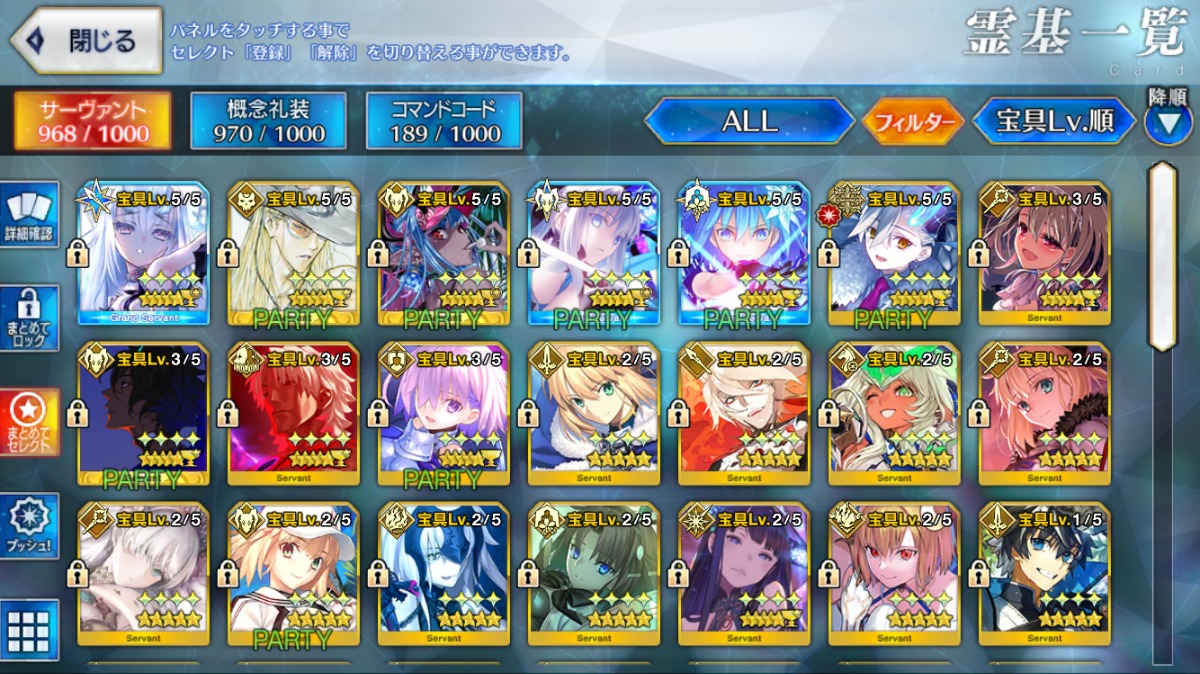Select the ALL class filter button
This screenshot has width=1200, height=674.
(x=749, y=122)
